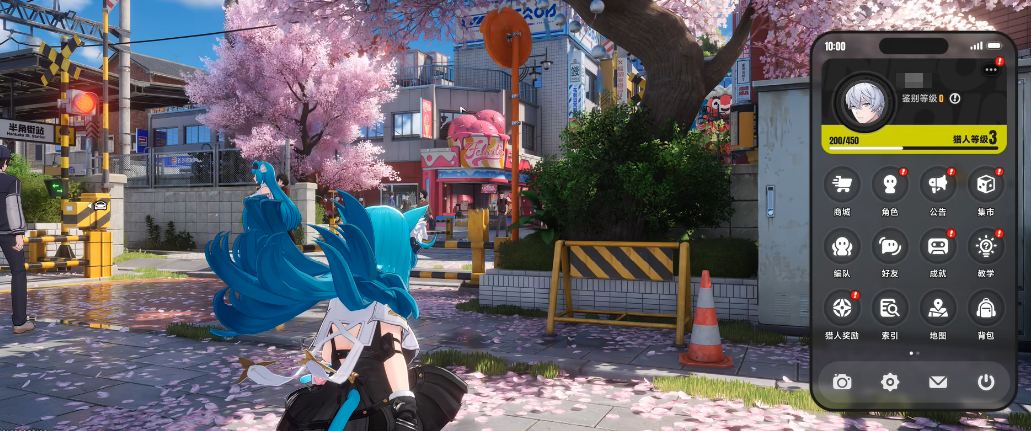Viewport: 1031px width, 431px height.
Task: Open the 索引 index
Action: (x=889, y=308)
